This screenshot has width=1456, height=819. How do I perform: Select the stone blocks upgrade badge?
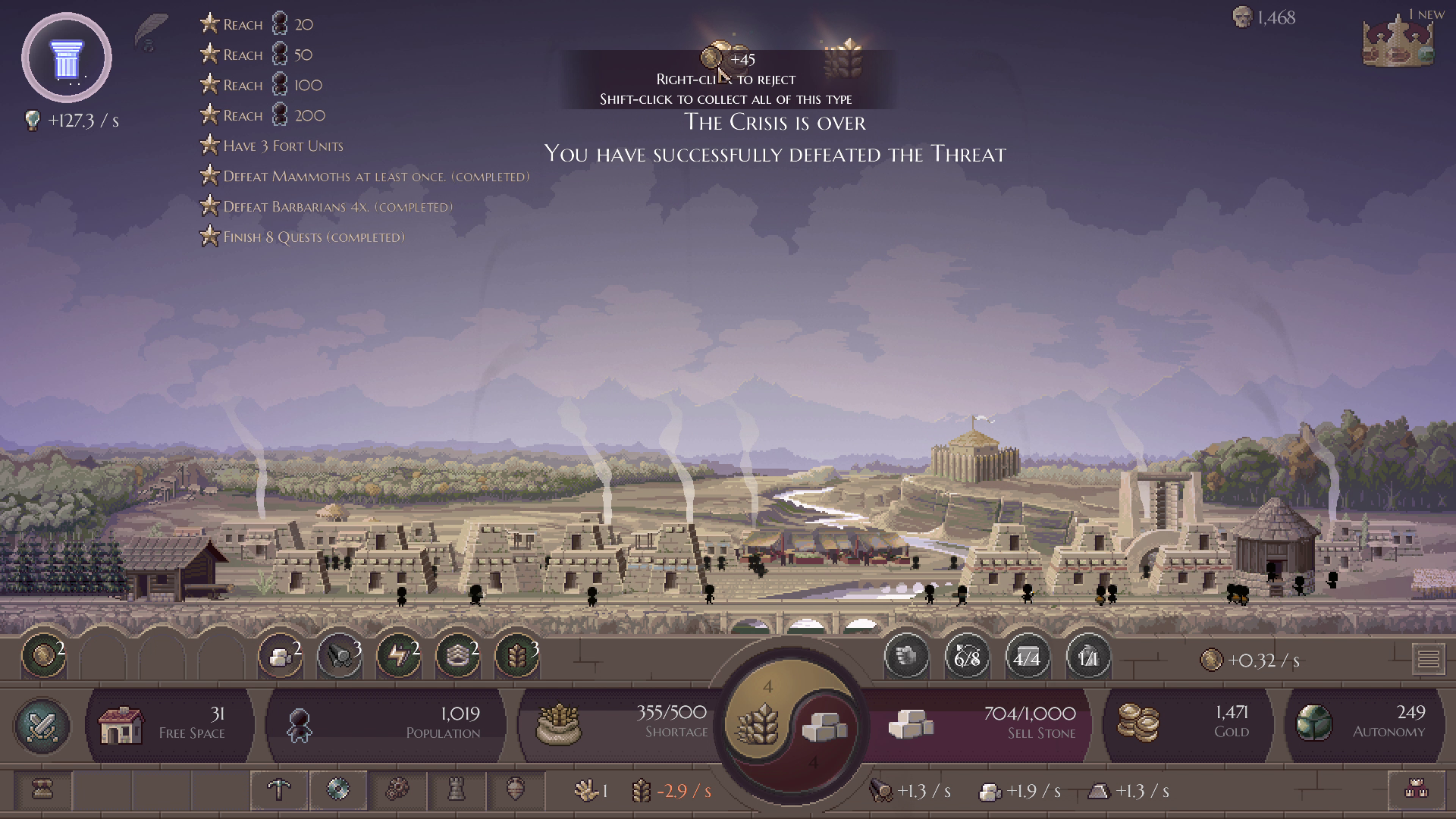coord(280,656)
